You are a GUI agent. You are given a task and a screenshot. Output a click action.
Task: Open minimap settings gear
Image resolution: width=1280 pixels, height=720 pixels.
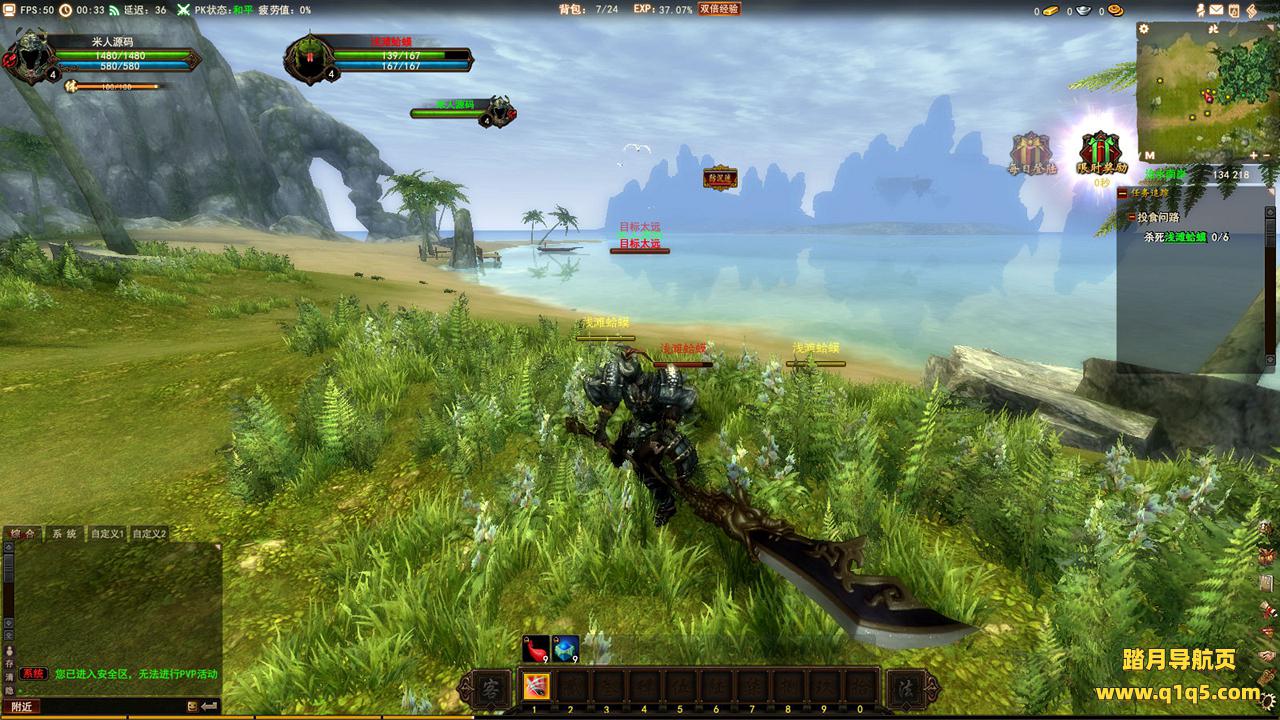click(1144, 29)
